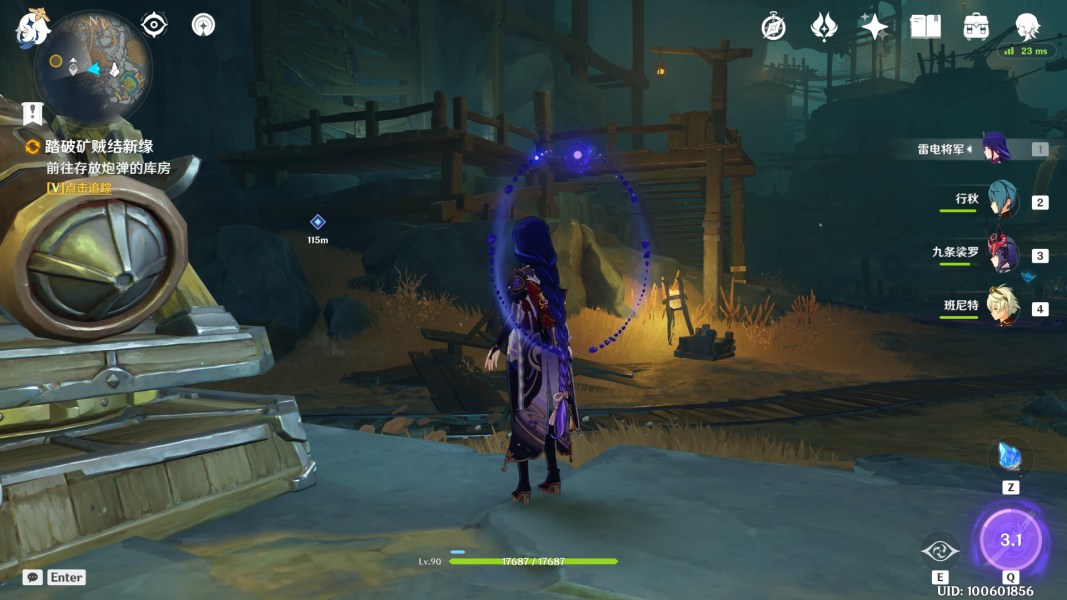Switch to party member 班尼特

click(1002, 306)
